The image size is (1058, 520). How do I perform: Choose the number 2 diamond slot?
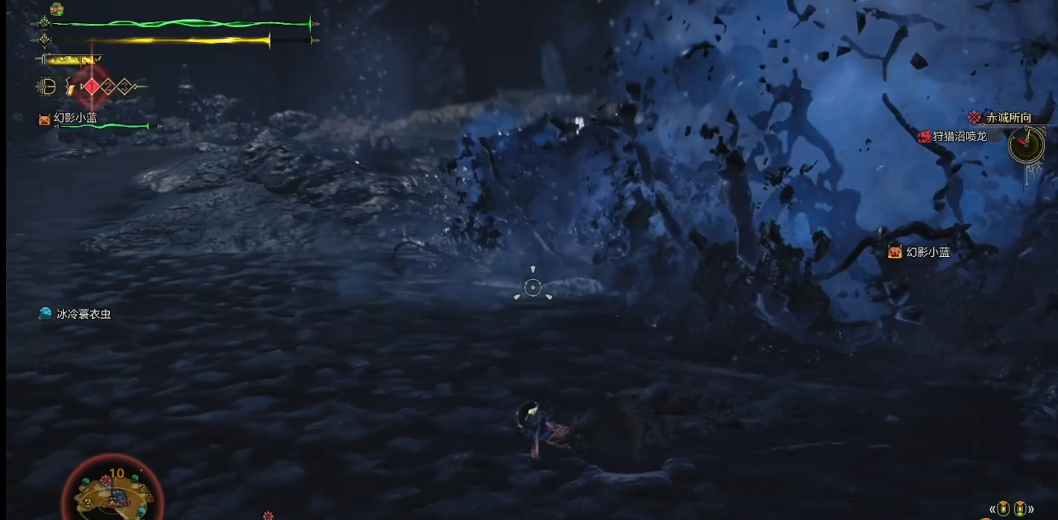pyautogui.click(x=109, y=87)
